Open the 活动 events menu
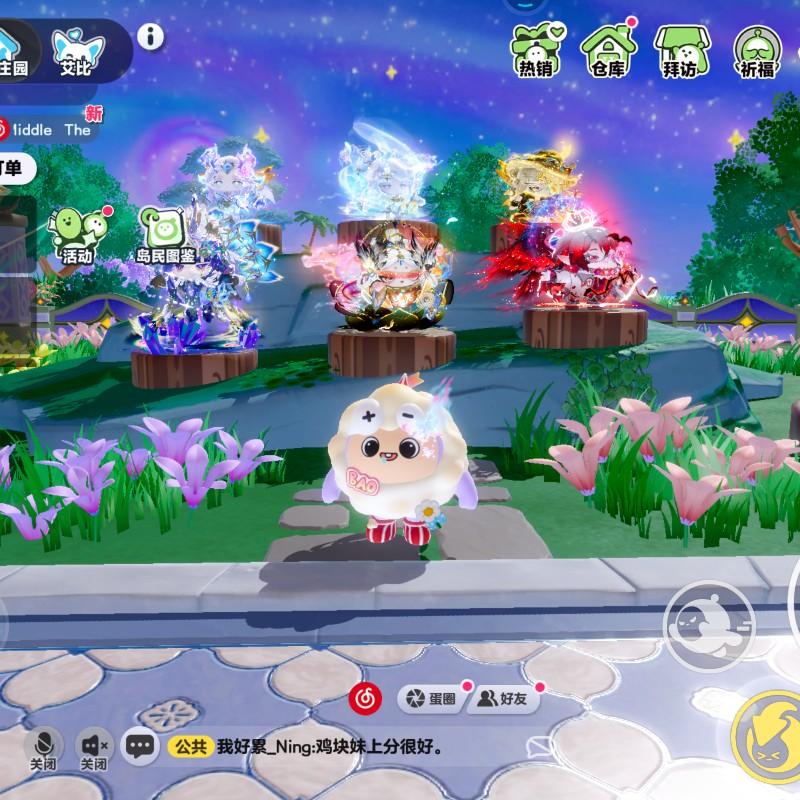The width and height of the screenshot is (800, 800). pyautogui.click(x=77, y=233)
